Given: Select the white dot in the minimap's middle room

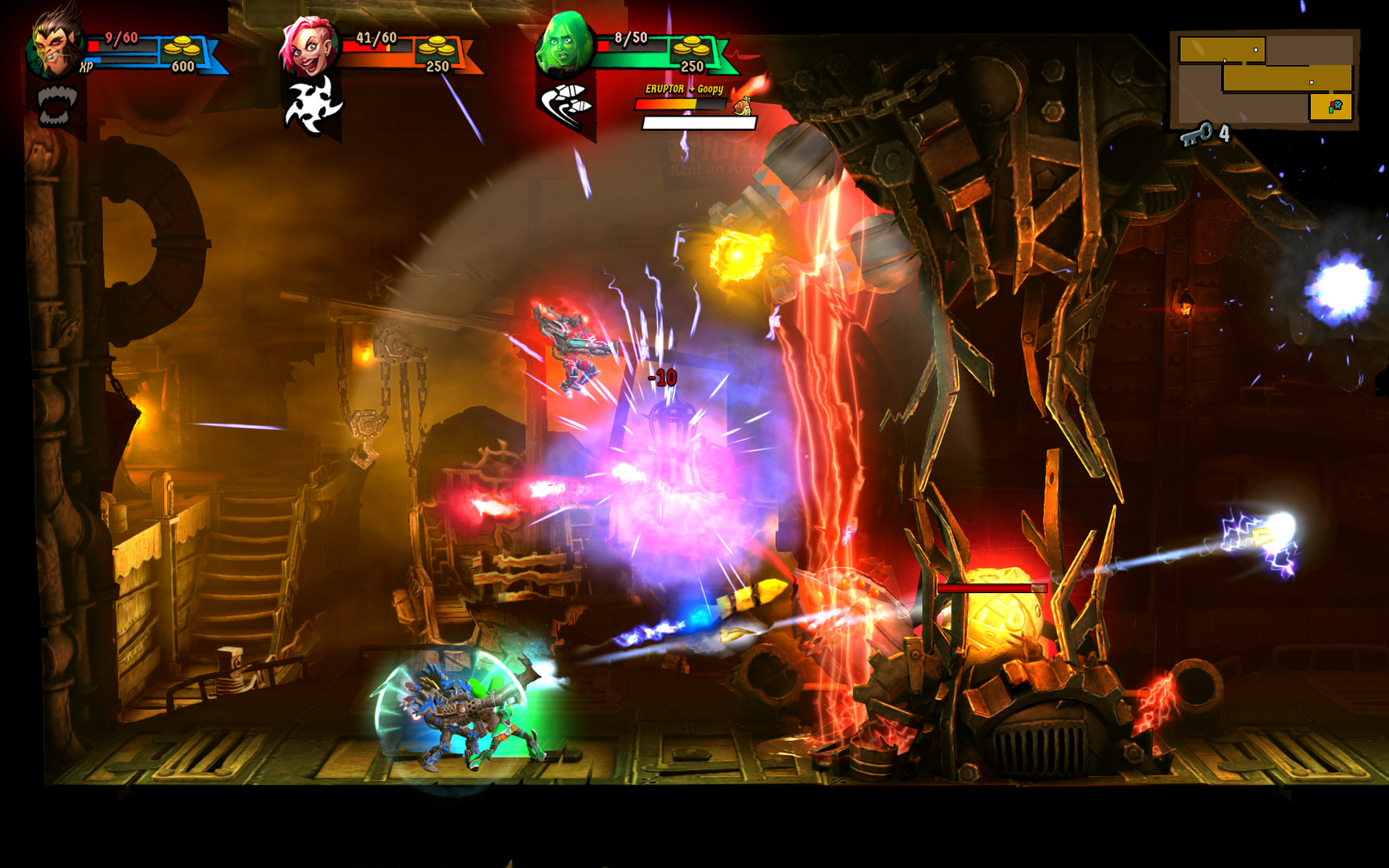Looking at the screenshot, I should click(1312, 82).
